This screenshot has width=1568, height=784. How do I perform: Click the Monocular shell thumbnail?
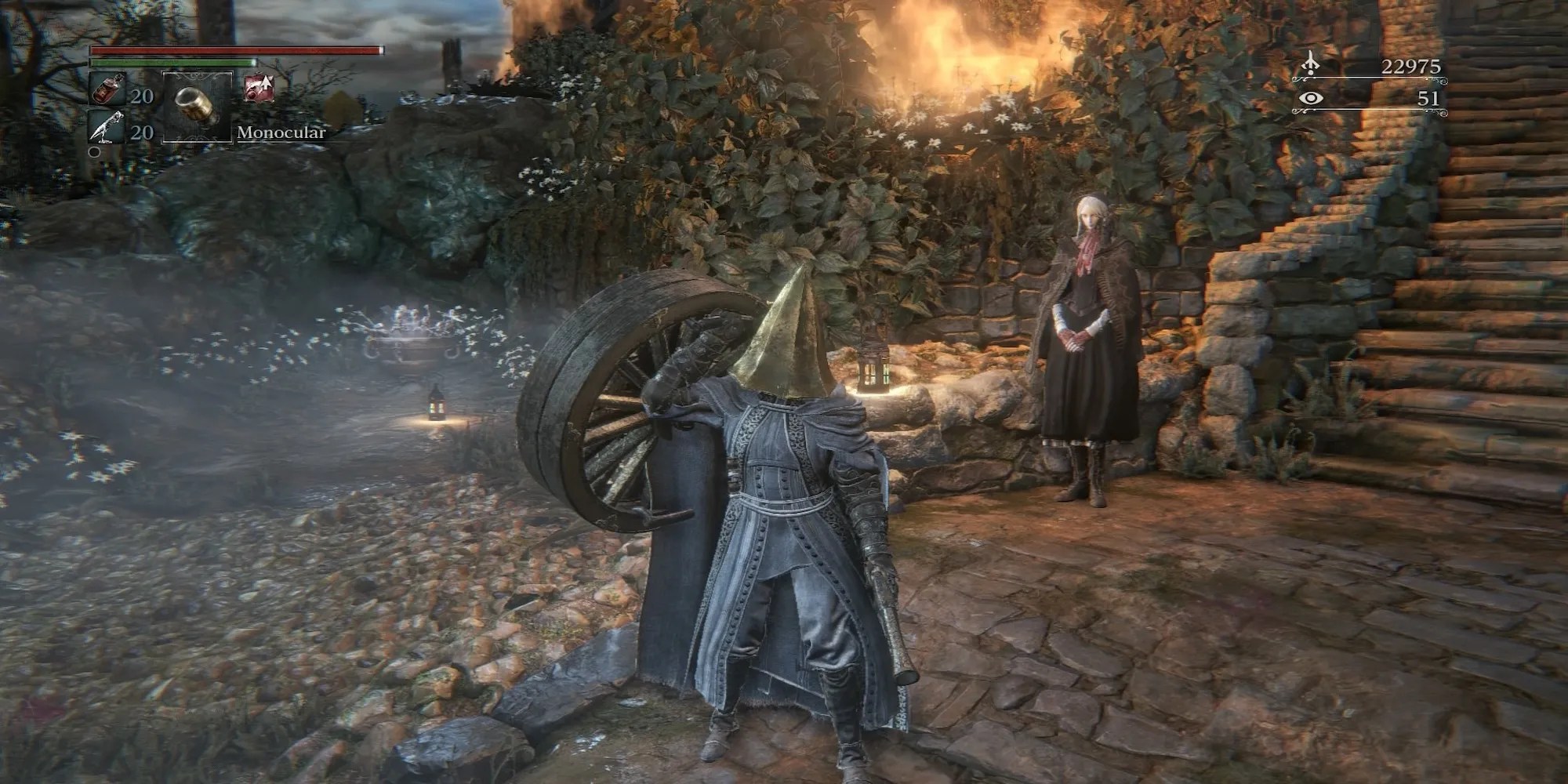click(x=194, y=106)
